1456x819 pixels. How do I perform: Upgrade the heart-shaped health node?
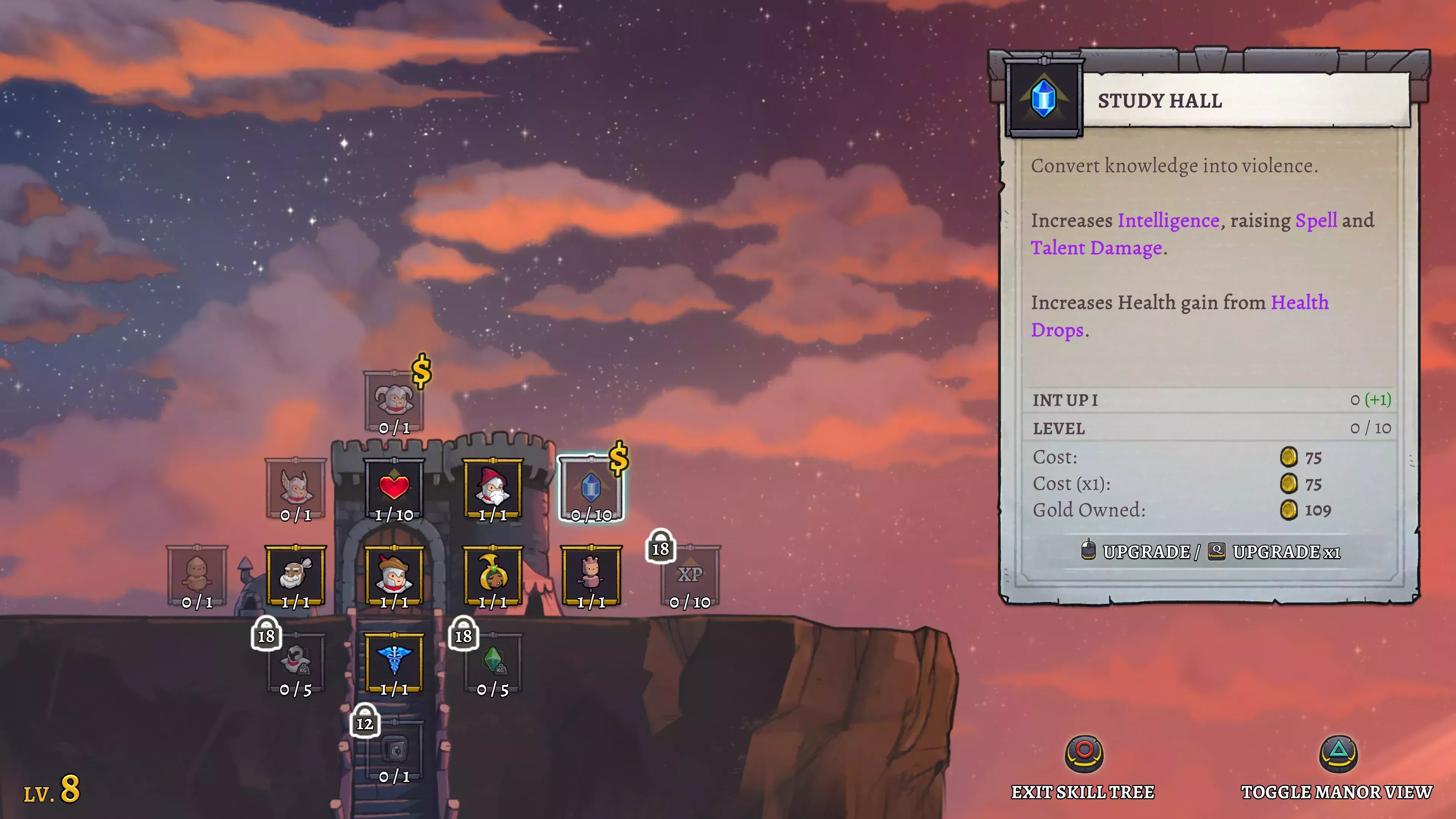395,488
